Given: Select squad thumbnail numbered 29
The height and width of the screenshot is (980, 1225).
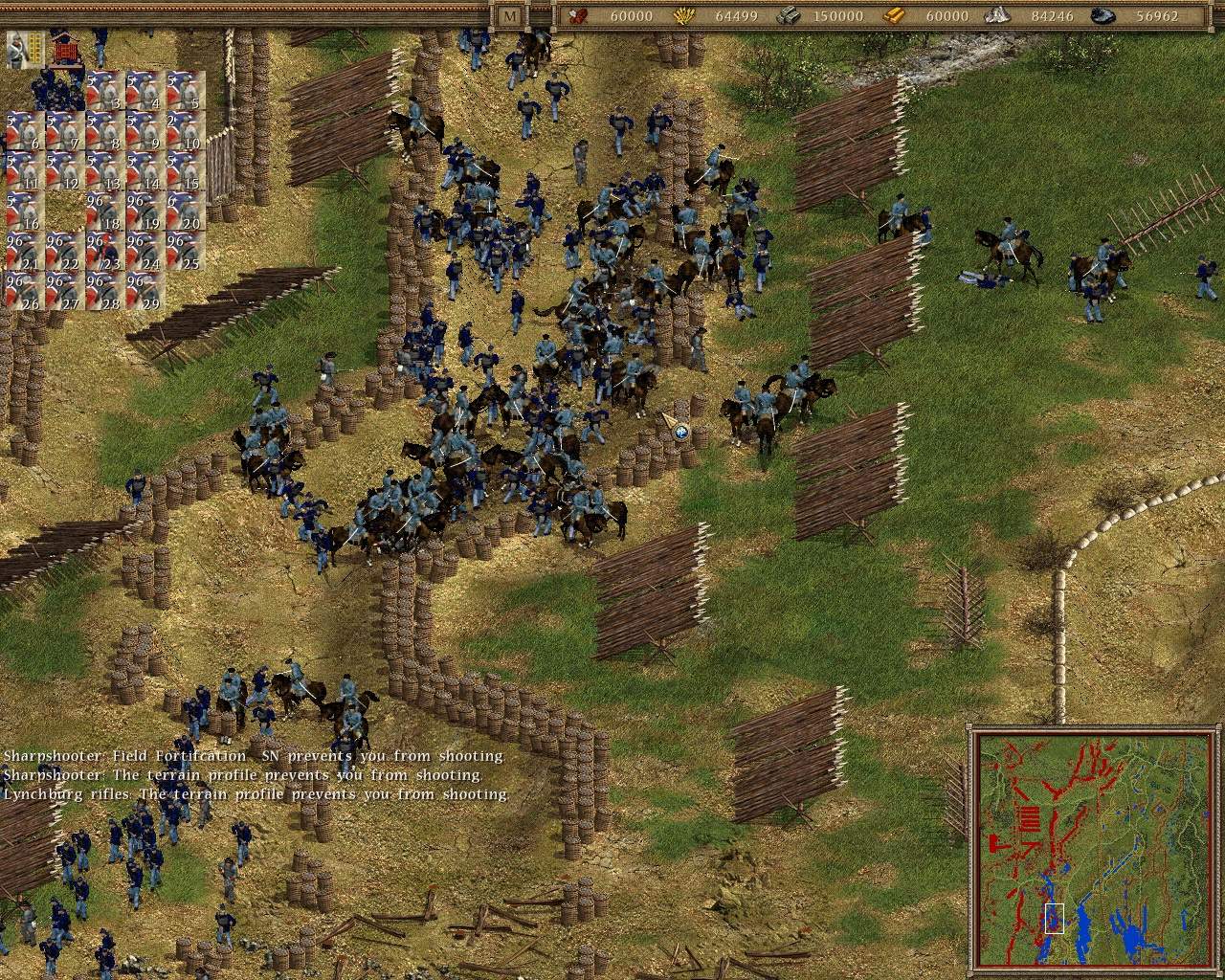Looking at the screenshot, I should tap(144, 289).
